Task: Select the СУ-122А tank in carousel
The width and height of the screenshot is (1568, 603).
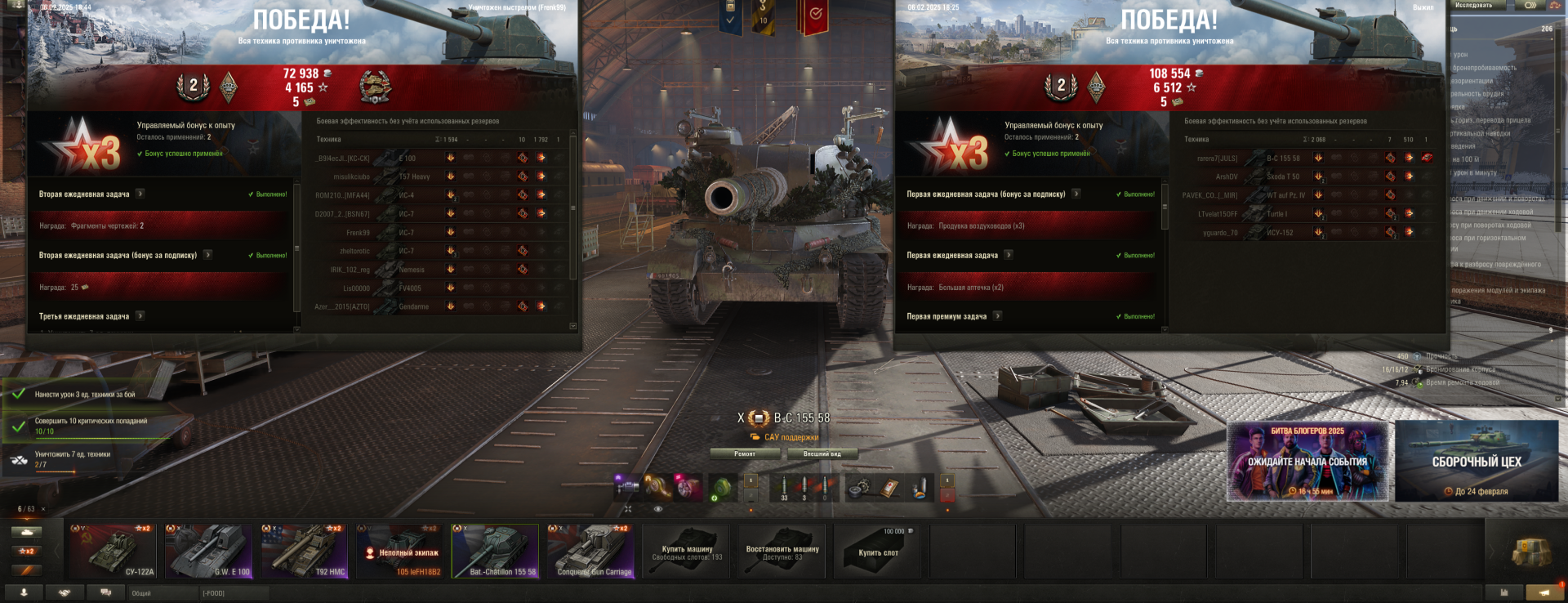Action: coord(113,552)
